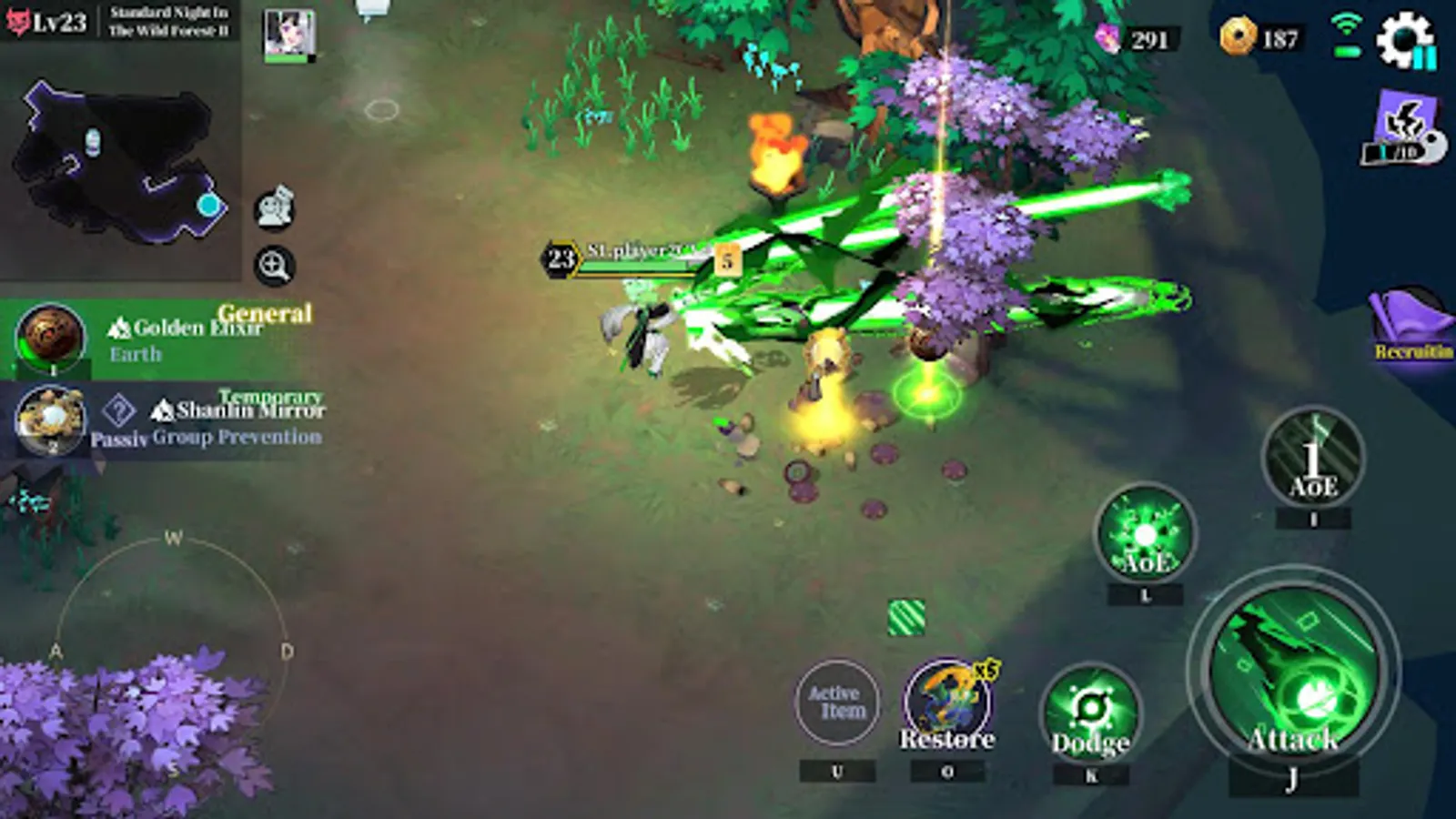Select the Standard Night In The Wild Forest II title
The image size is (1456, 819).
point(168,18)
